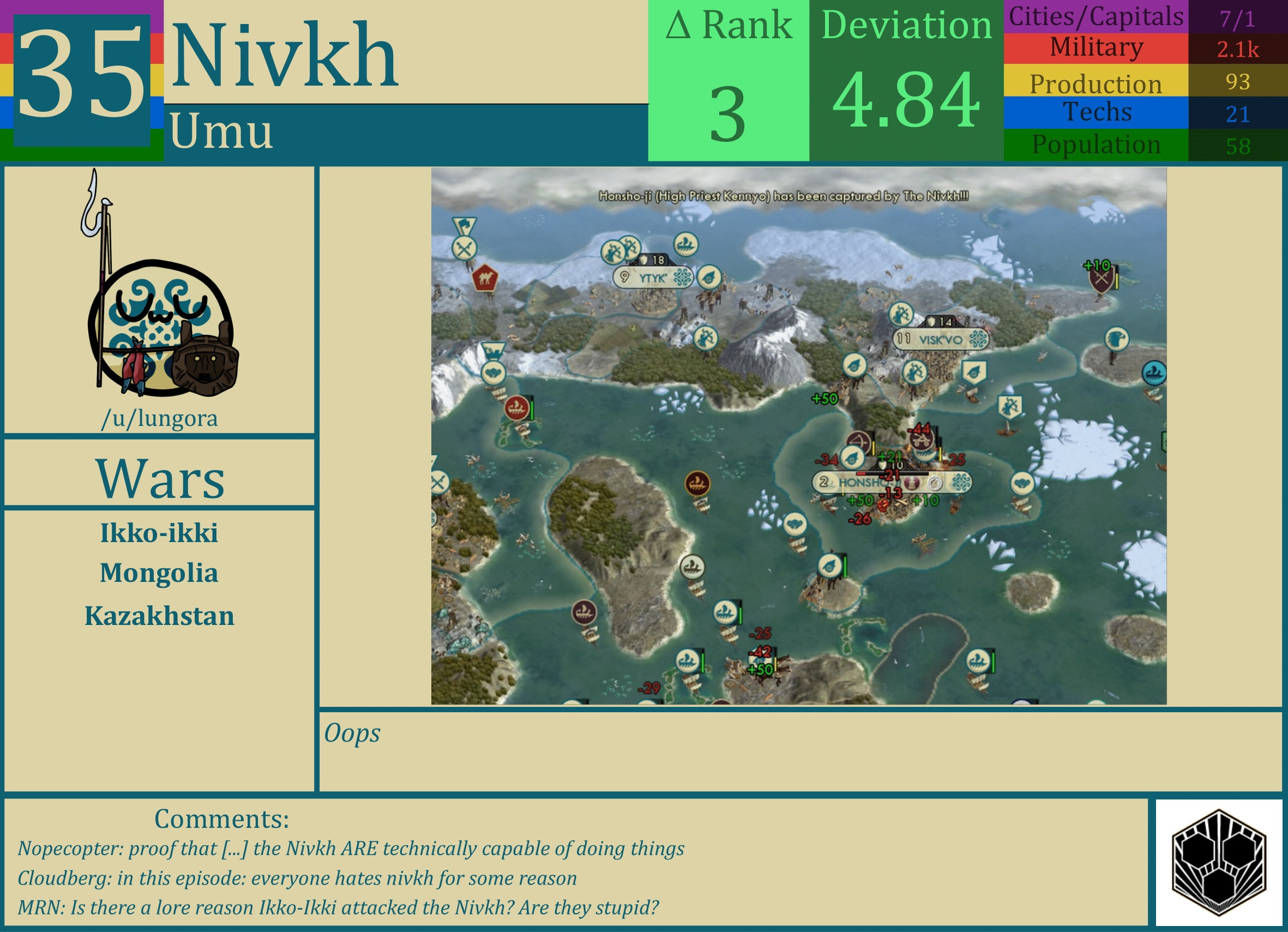Toggle the defense icon on VISK'VO's banner
Image resolution: width=1288 pixels, height=932 pixels.
click(931, 322)
